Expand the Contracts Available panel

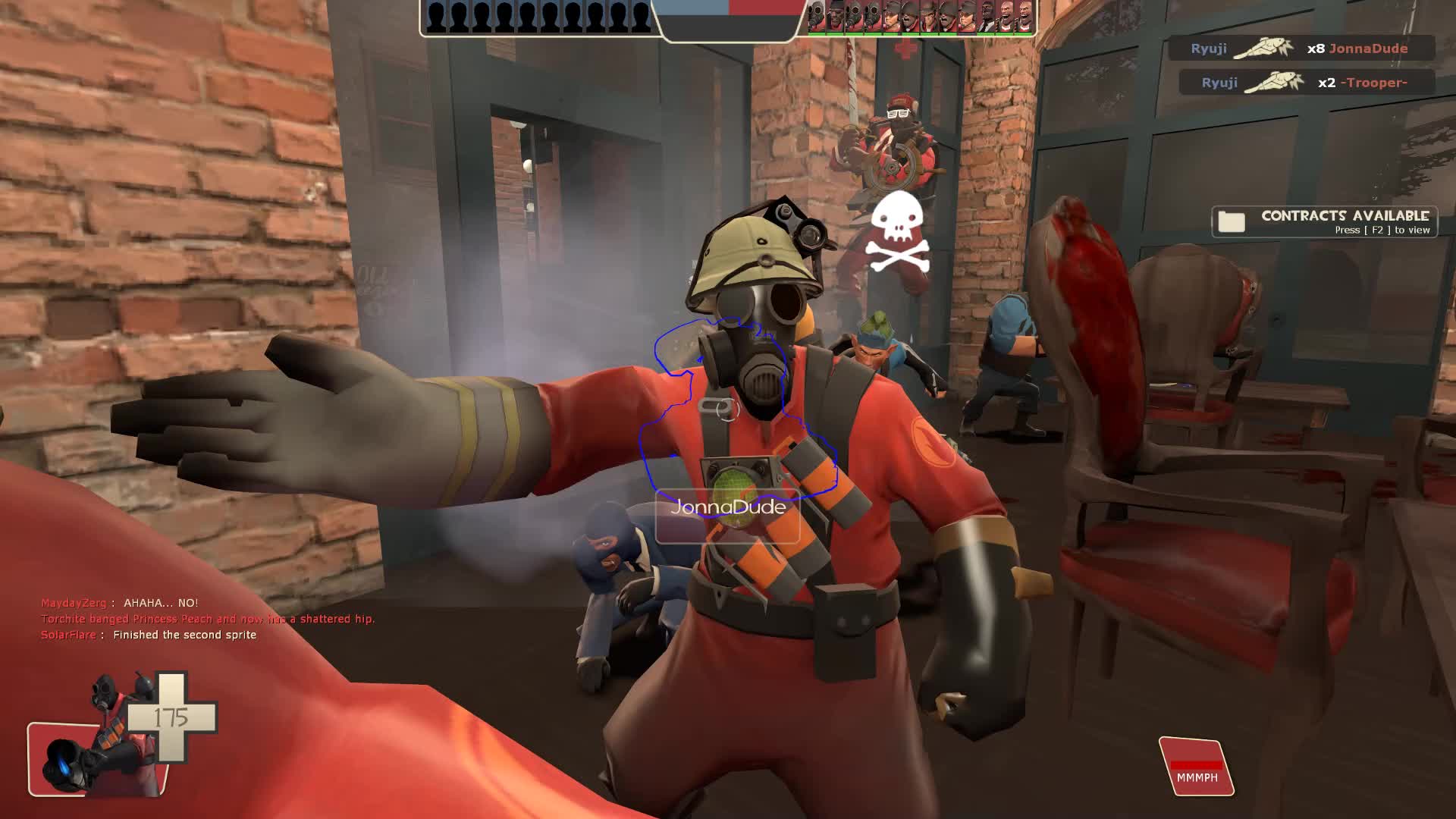[x=1331, y=222]
